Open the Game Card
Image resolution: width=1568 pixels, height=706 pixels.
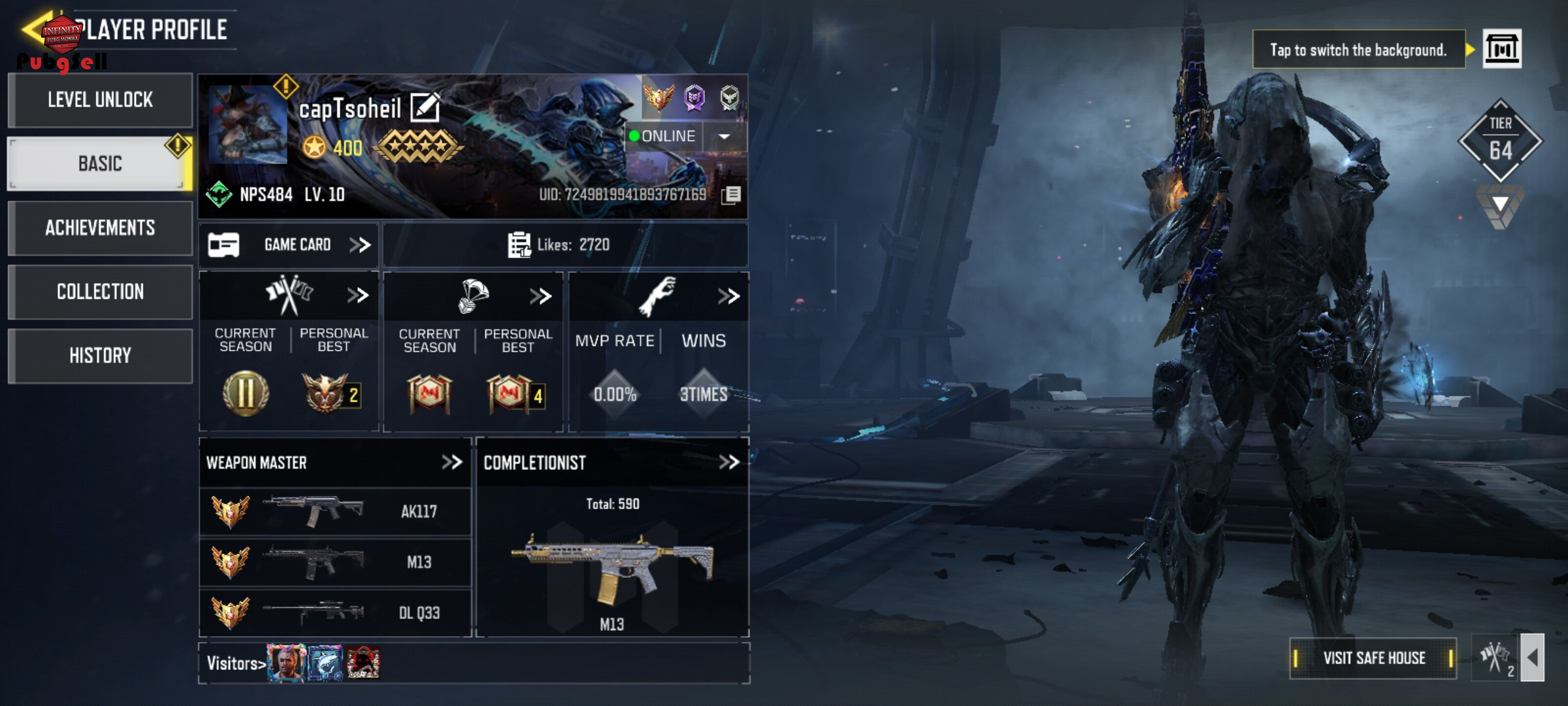coord(289,244)
